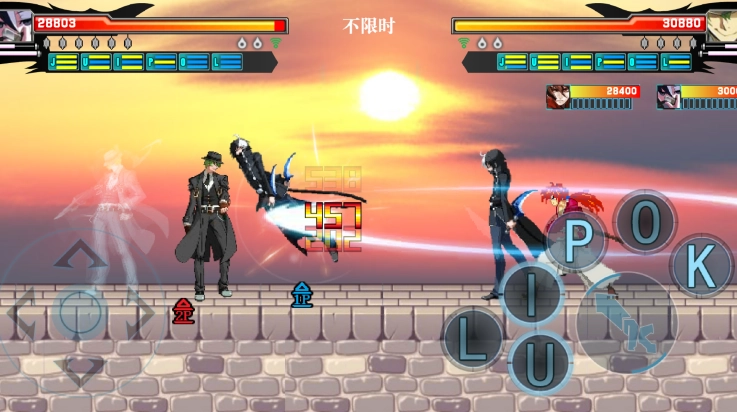Screen dimensions: 737x412
Task: Tap the L skill button
Action: click(x=473, y=340)
